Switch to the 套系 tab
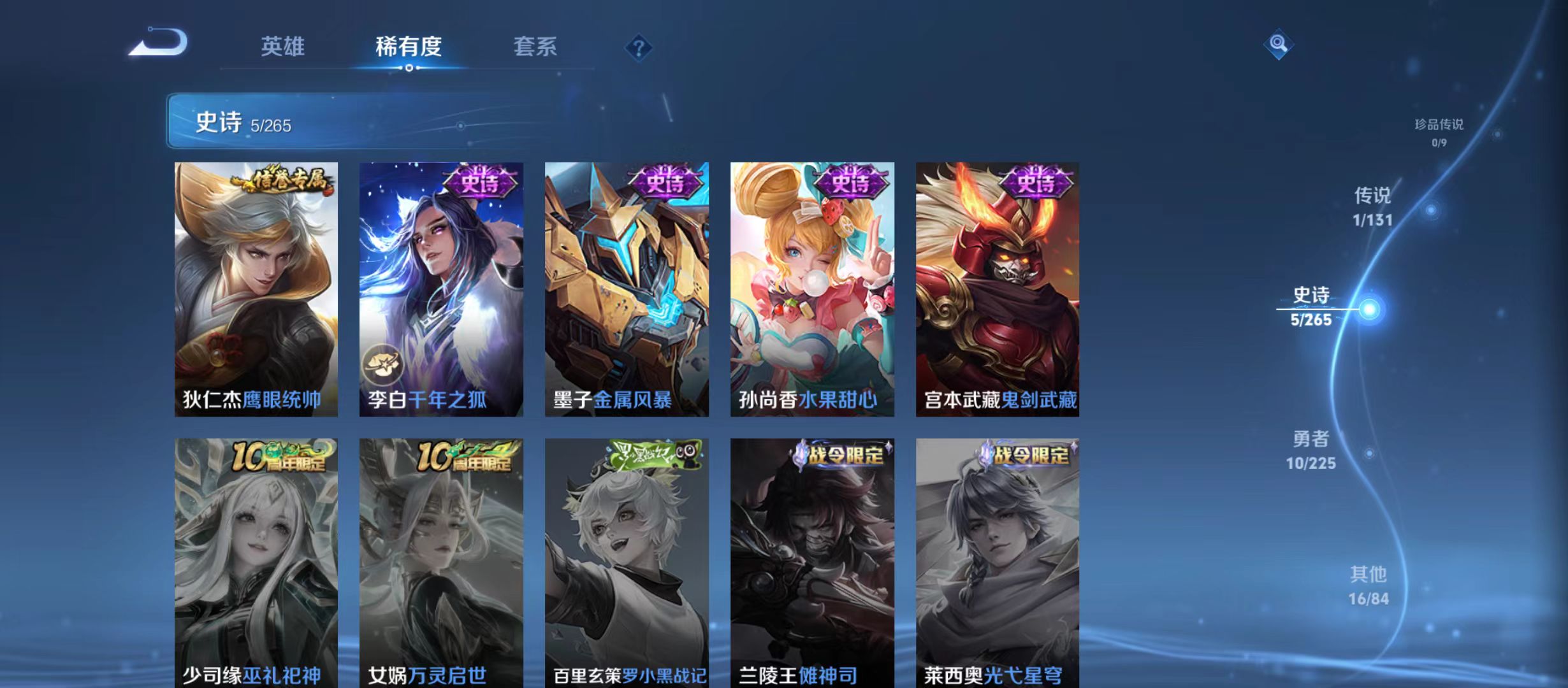The image size is (1568, 688). click(537, 46)
